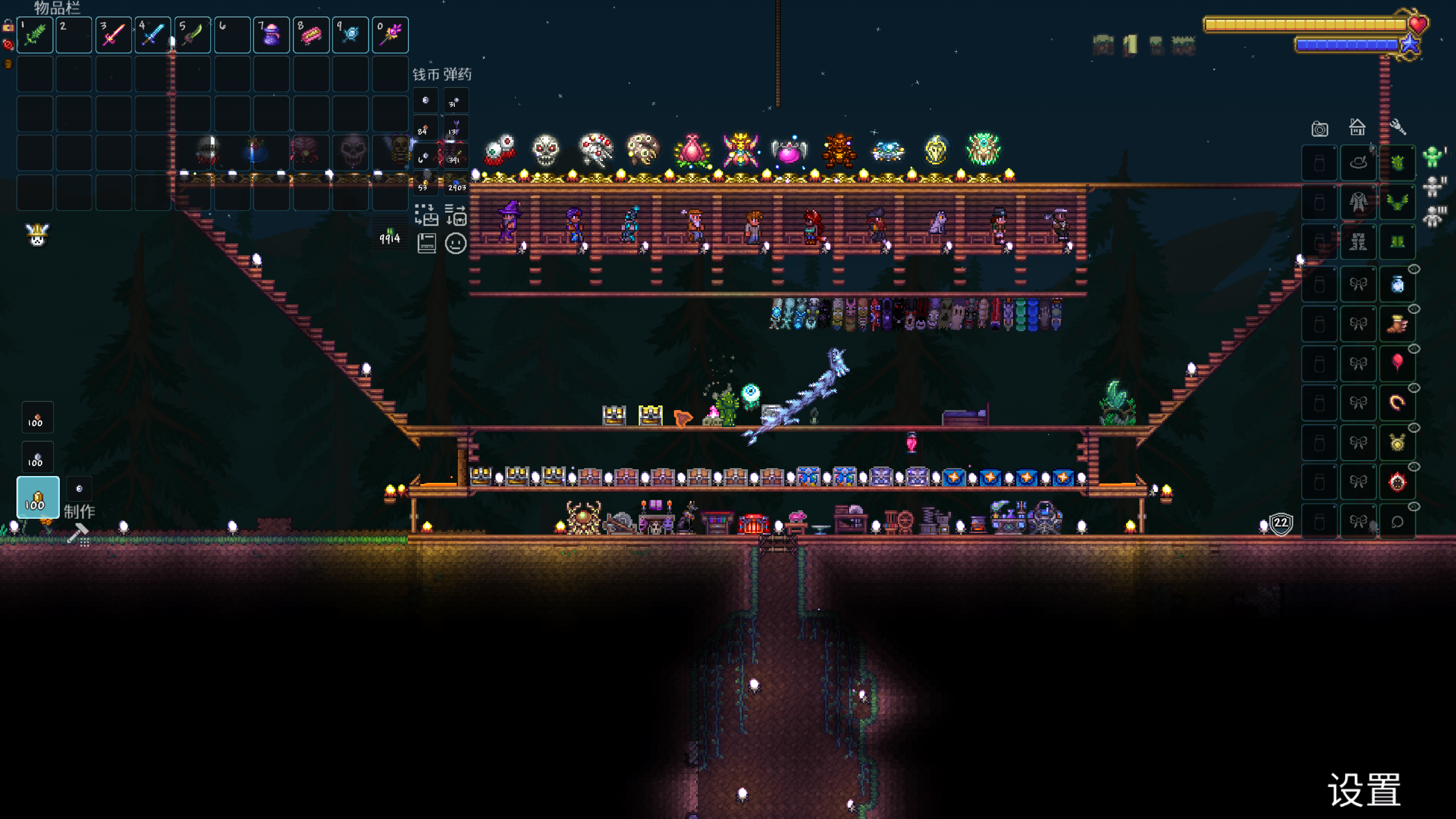This screenshot has height=819, width=1456.
Task: Click the quick stack to chests button
Action: coord(426,215)
